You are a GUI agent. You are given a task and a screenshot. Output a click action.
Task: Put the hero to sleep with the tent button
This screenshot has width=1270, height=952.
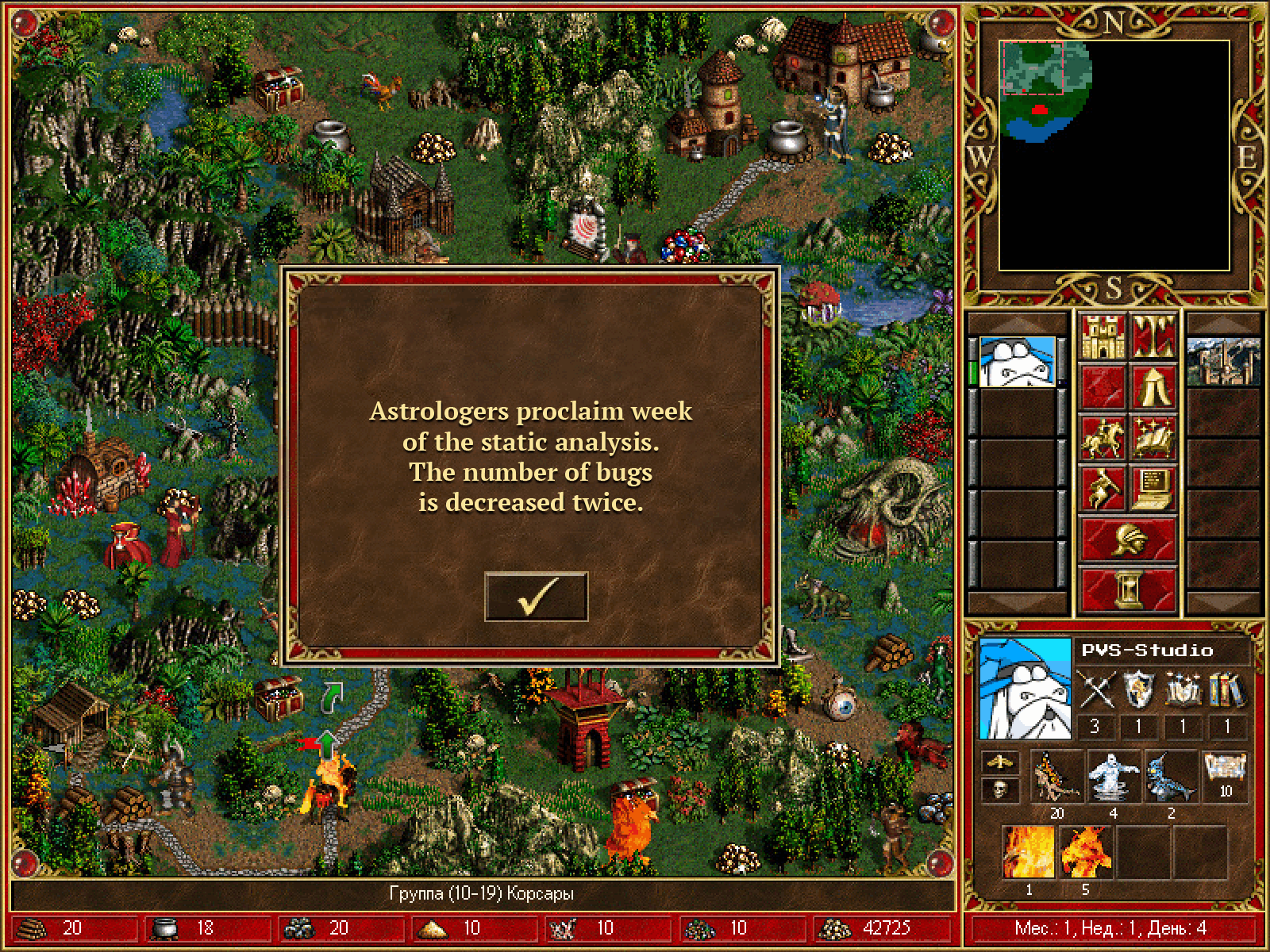point(1153,387)
